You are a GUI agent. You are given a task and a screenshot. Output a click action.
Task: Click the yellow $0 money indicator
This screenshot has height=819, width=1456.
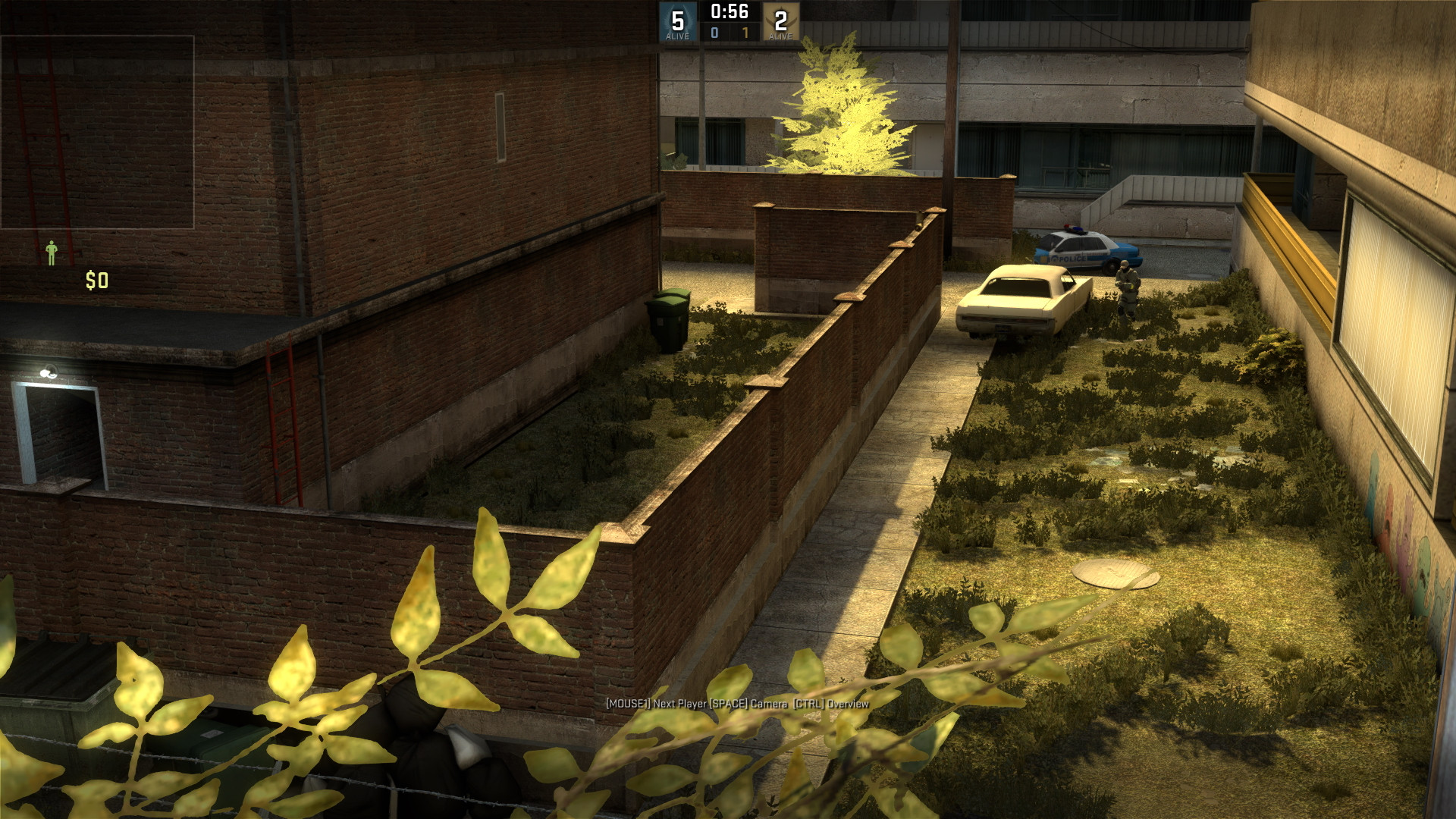click(x=96, y=279)
